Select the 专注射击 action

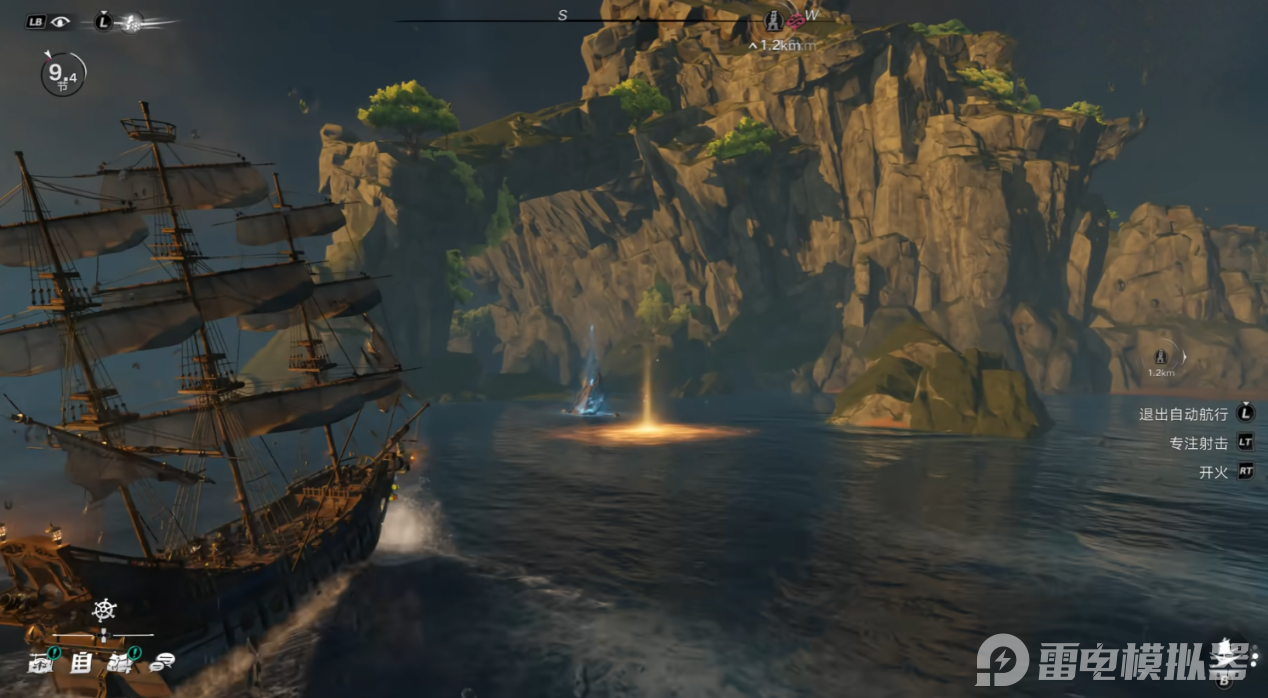(1198, 442)
